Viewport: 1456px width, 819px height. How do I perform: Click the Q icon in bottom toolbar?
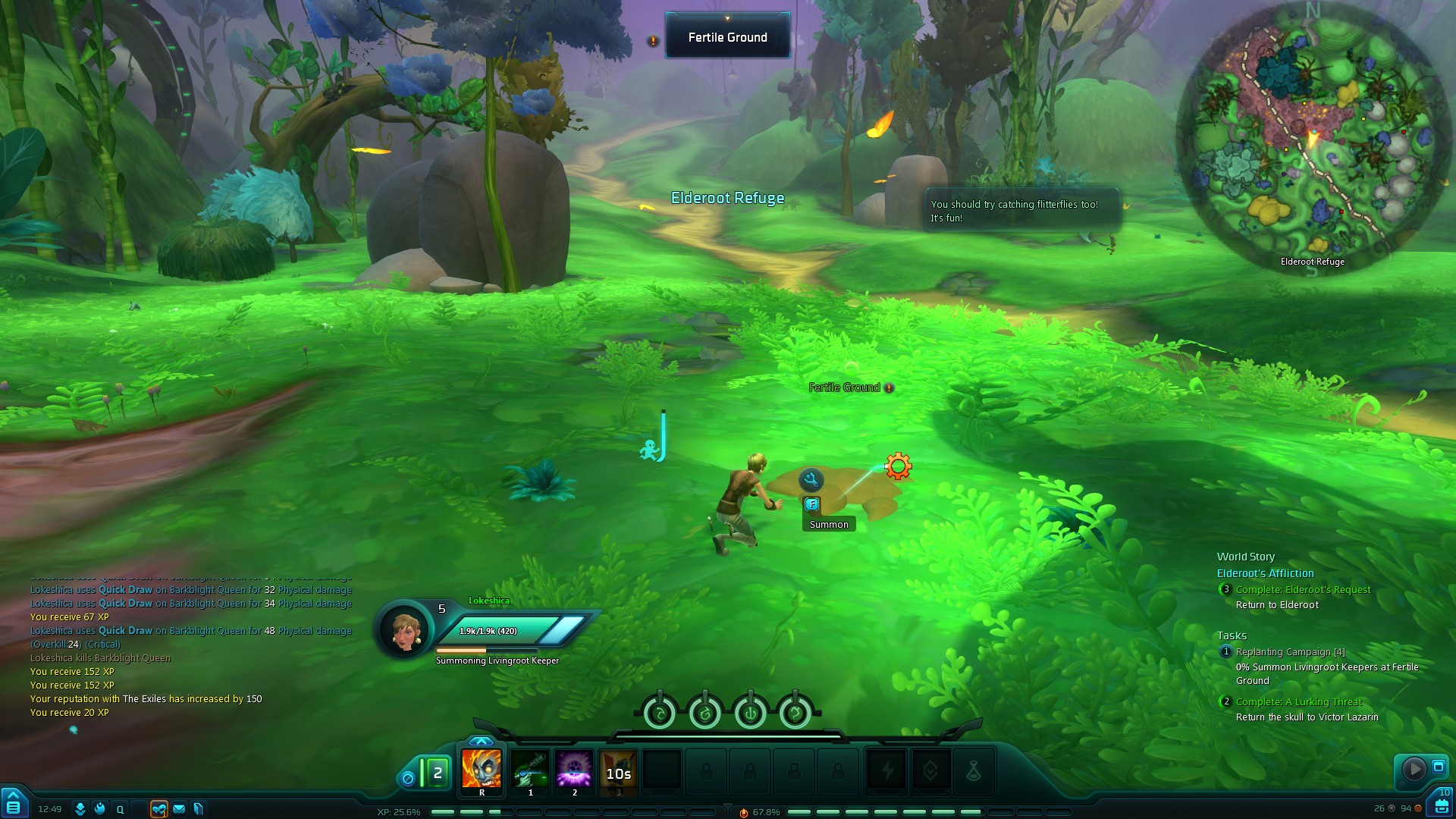click(120, 809)
